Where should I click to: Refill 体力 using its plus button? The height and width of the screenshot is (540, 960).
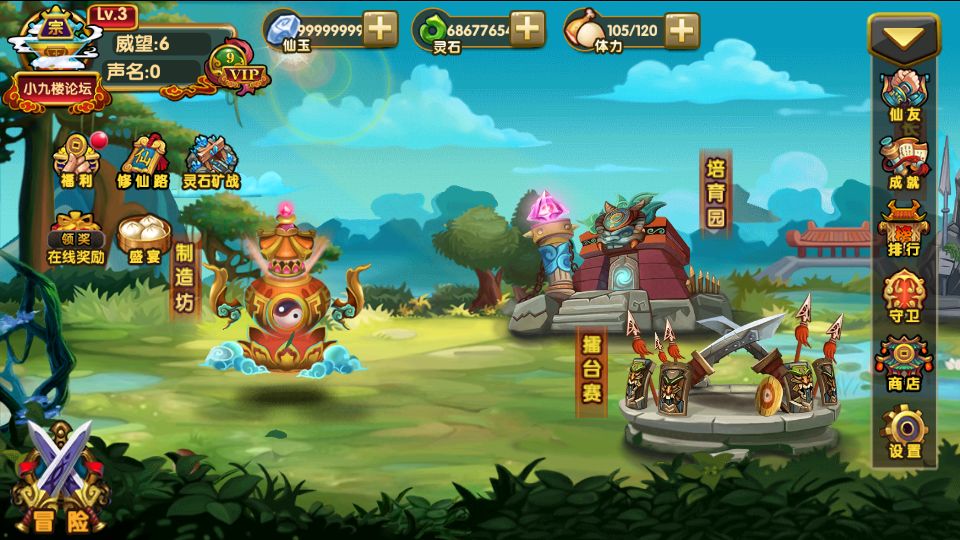click(x=681, y=29)
